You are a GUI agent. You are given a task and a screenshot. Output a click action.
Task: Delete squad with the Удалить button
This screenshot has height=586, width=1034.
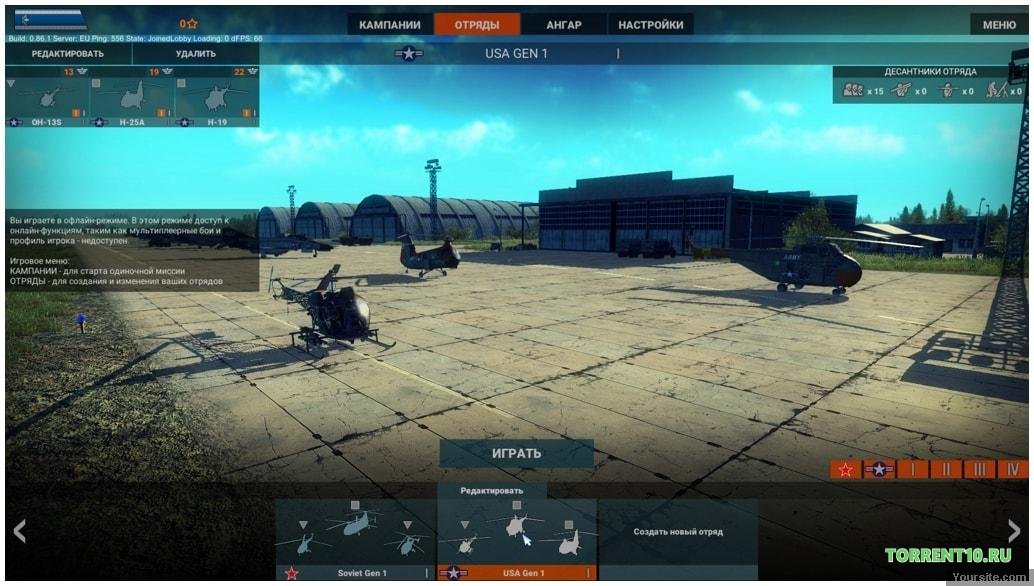click(x=195, y=54)
